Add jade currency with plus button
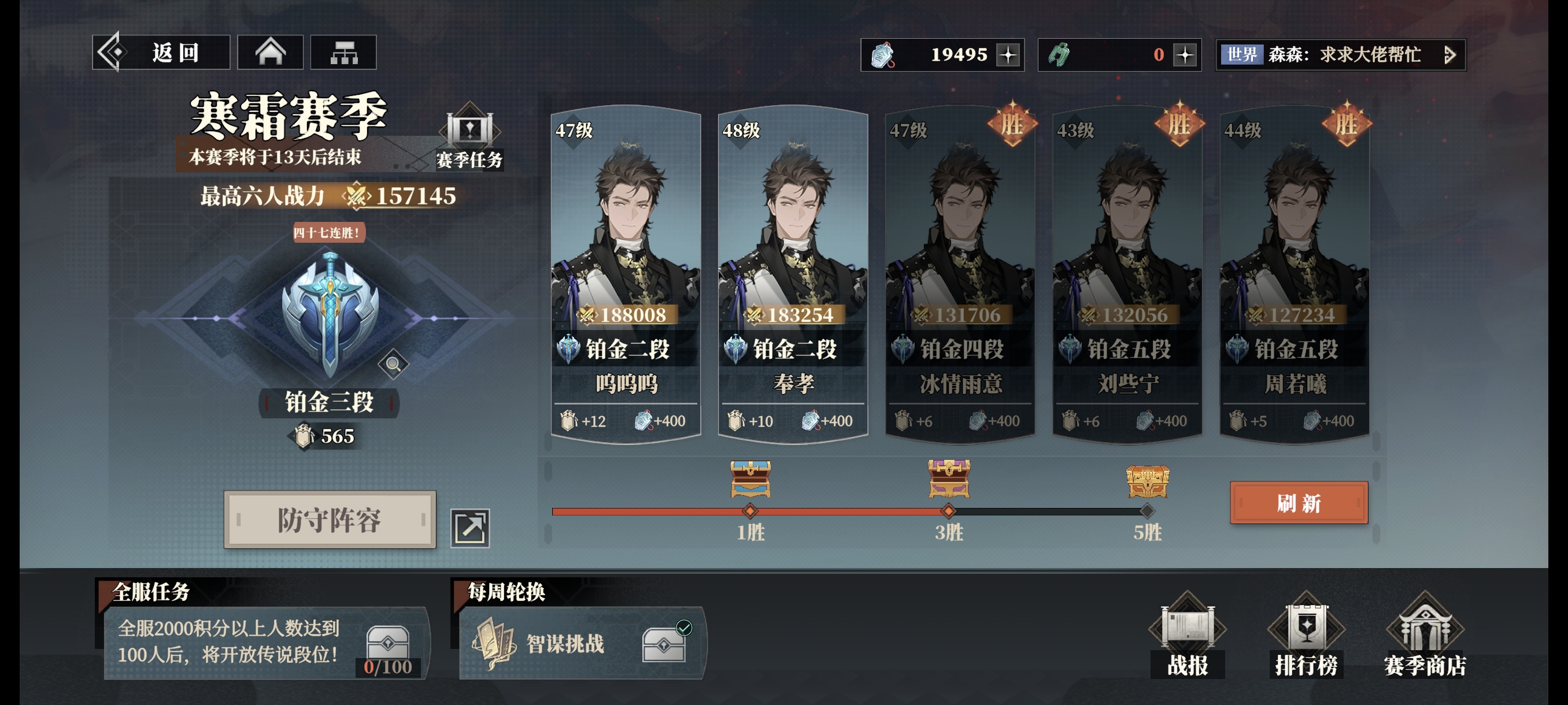The height and width of the screenshot is (705, 1568). [1185, 55]
